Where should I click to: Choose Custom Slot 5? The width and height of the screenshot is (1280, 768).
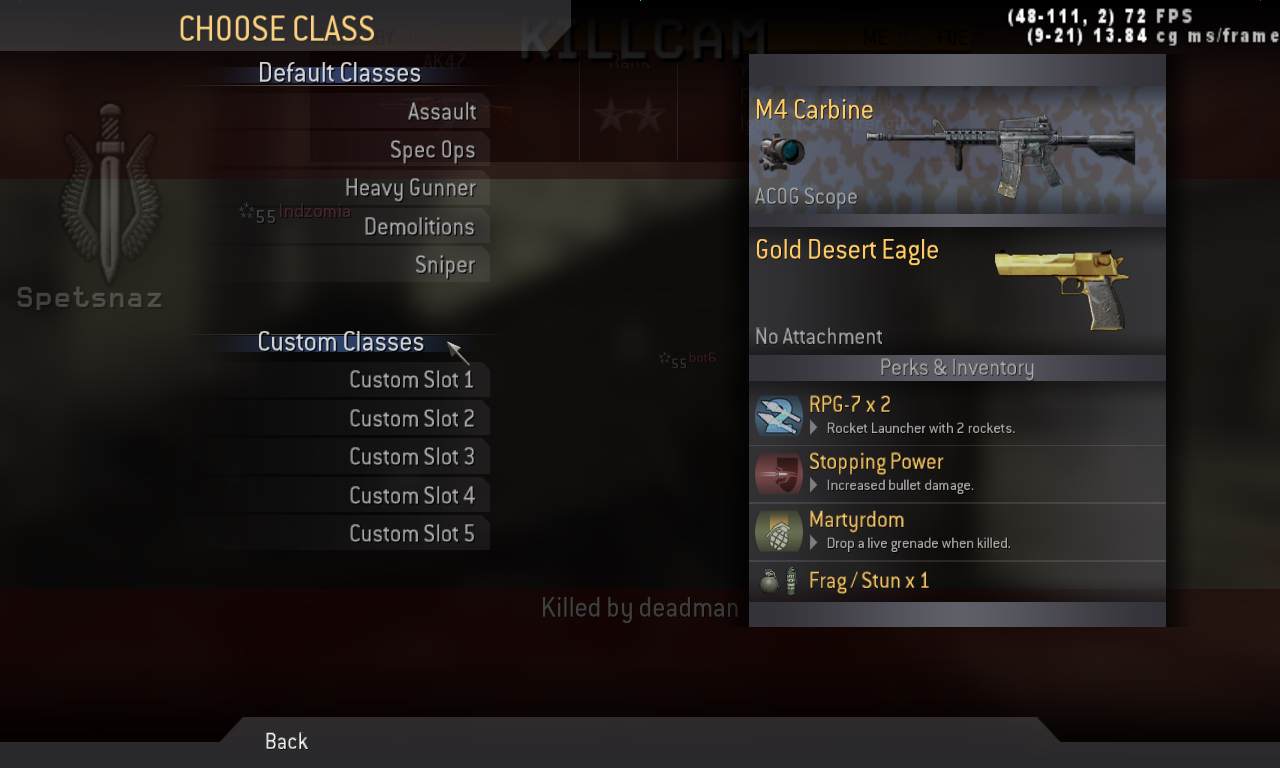click(411, 534)
